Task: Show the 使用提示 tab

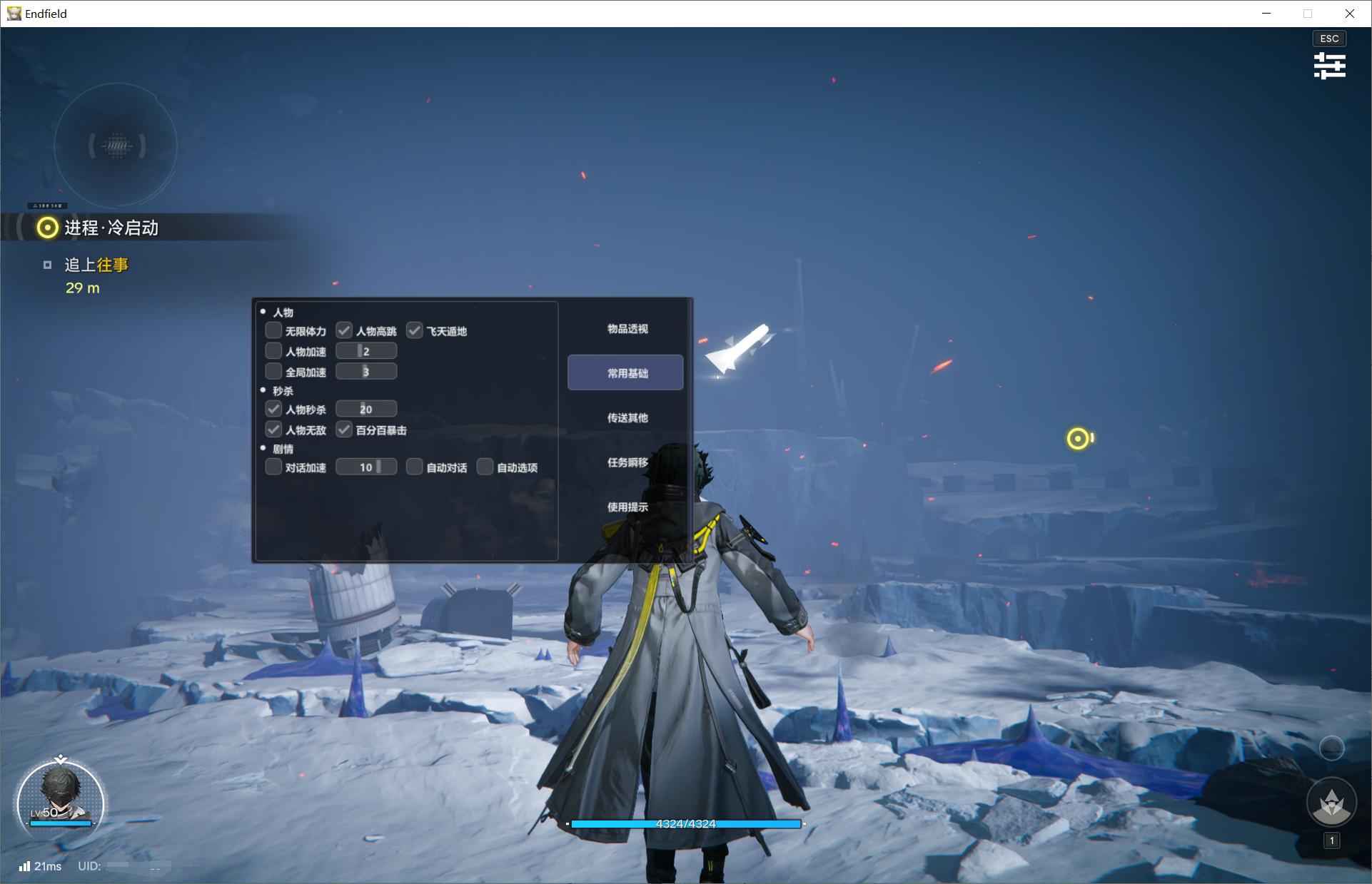Action: point(627,507)
